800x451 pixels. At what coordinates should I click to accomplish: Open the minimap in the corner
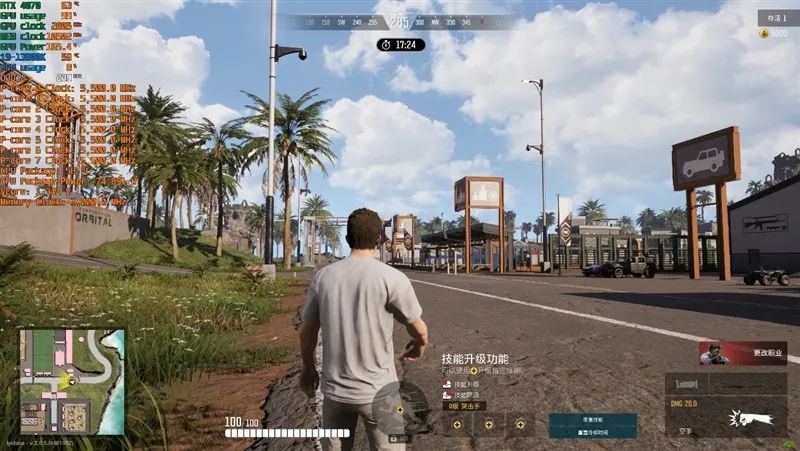click(72, 381)
